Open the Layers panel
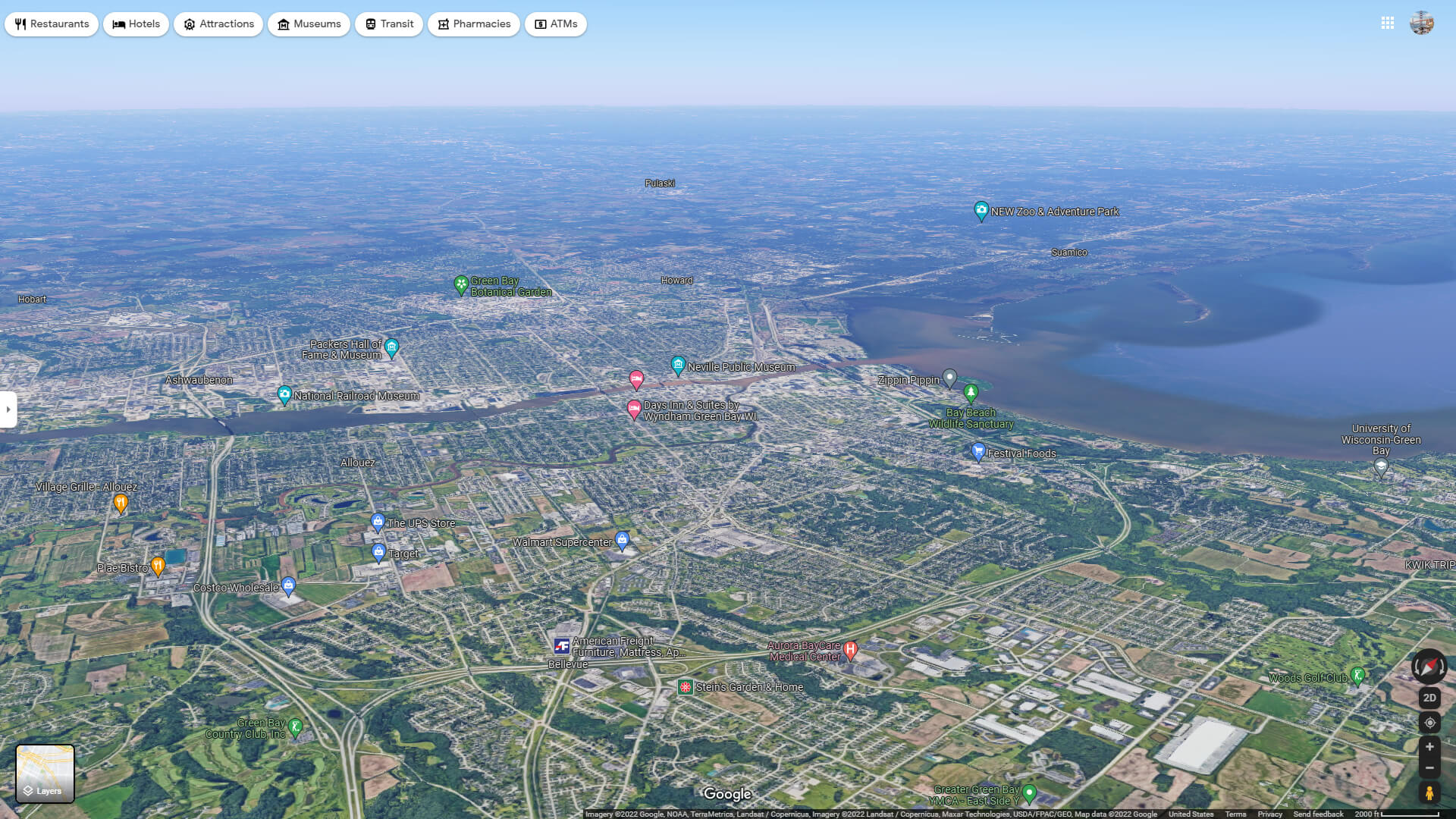 [x=45, y=774]
